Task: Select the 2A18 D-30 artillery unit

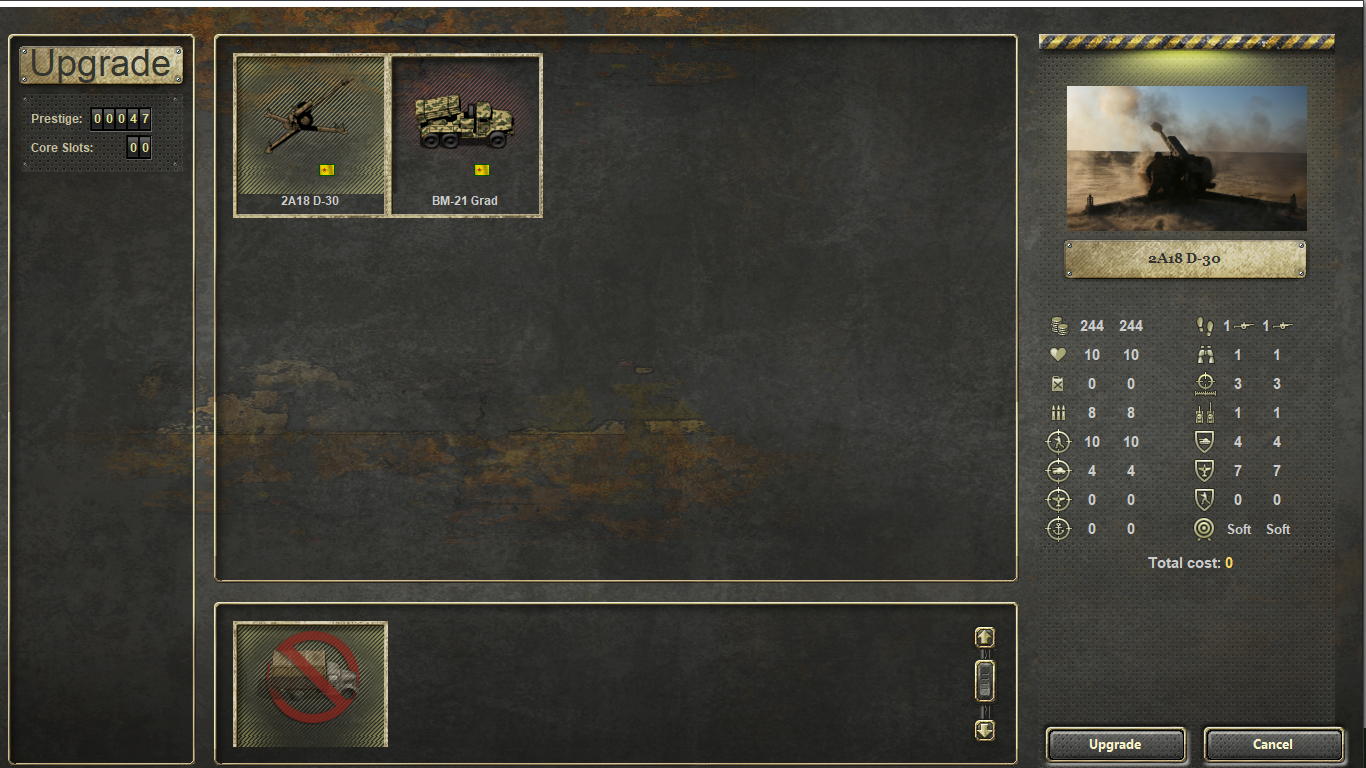Action: tap(310, 134)
